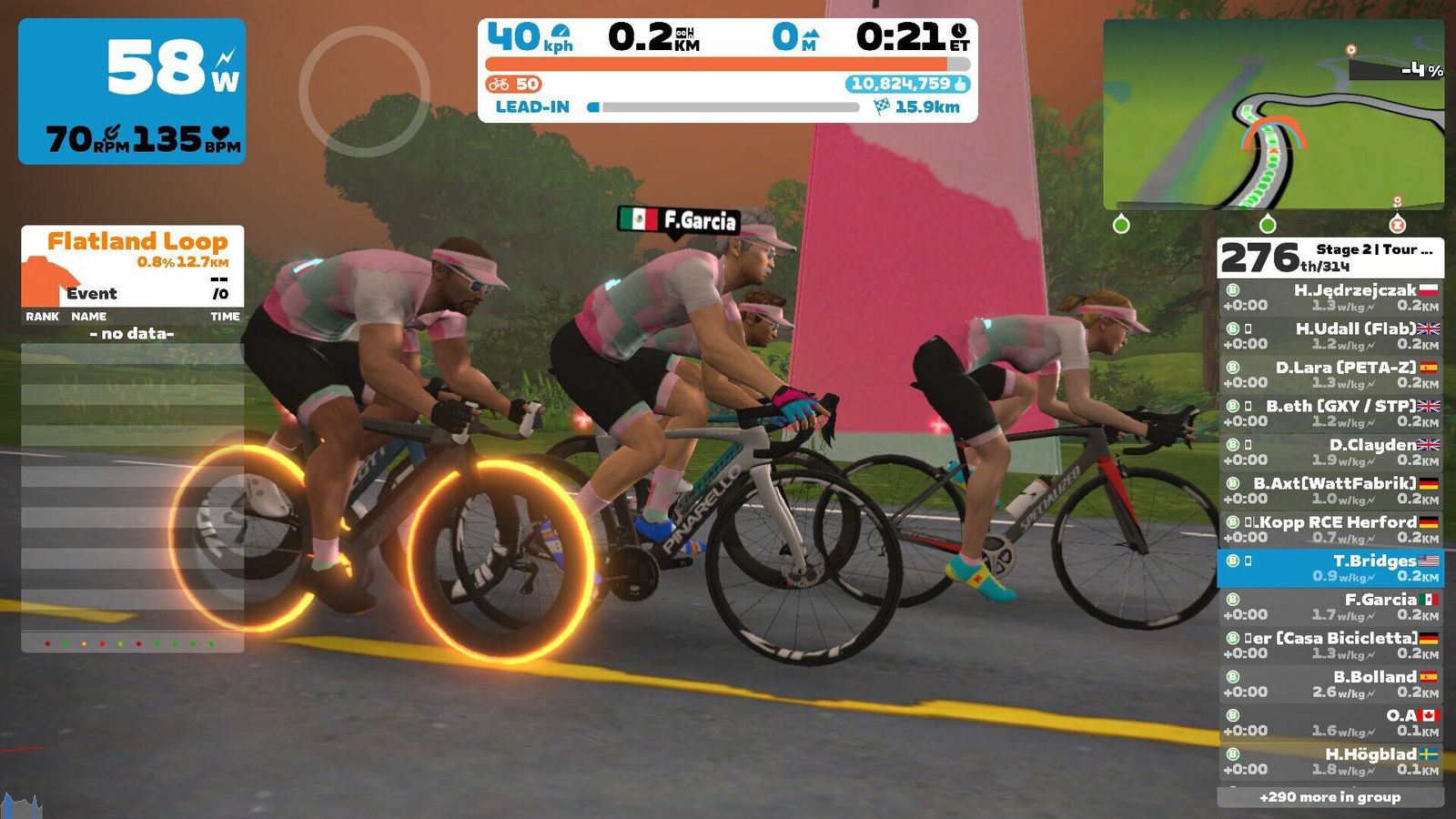Choose D.Lara (PETA-Z) from nearby riders
This screenshot has height=819, width=1456.
(1330, 375)
